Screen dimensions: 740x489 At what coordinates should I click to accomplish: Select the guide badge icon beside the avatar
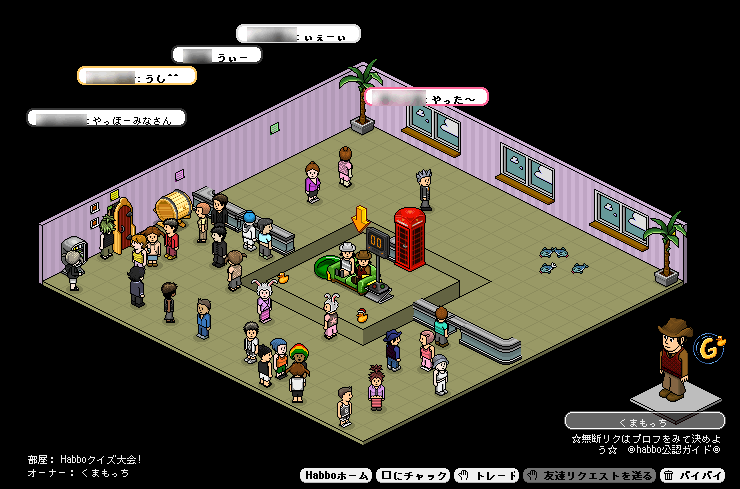[710, 347]
